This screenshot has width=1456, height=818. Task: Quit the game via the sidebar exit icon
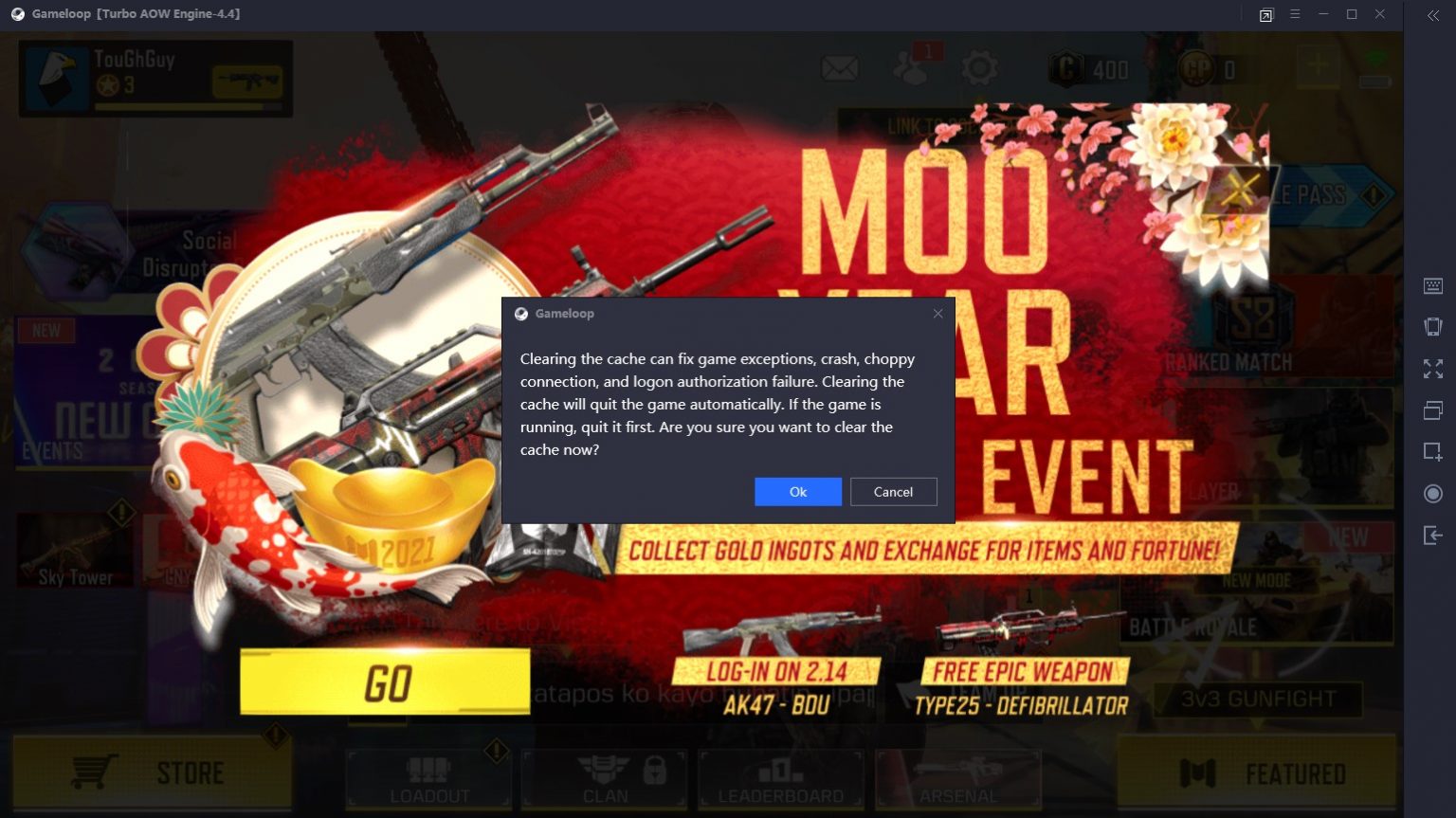click(1432, 535)
